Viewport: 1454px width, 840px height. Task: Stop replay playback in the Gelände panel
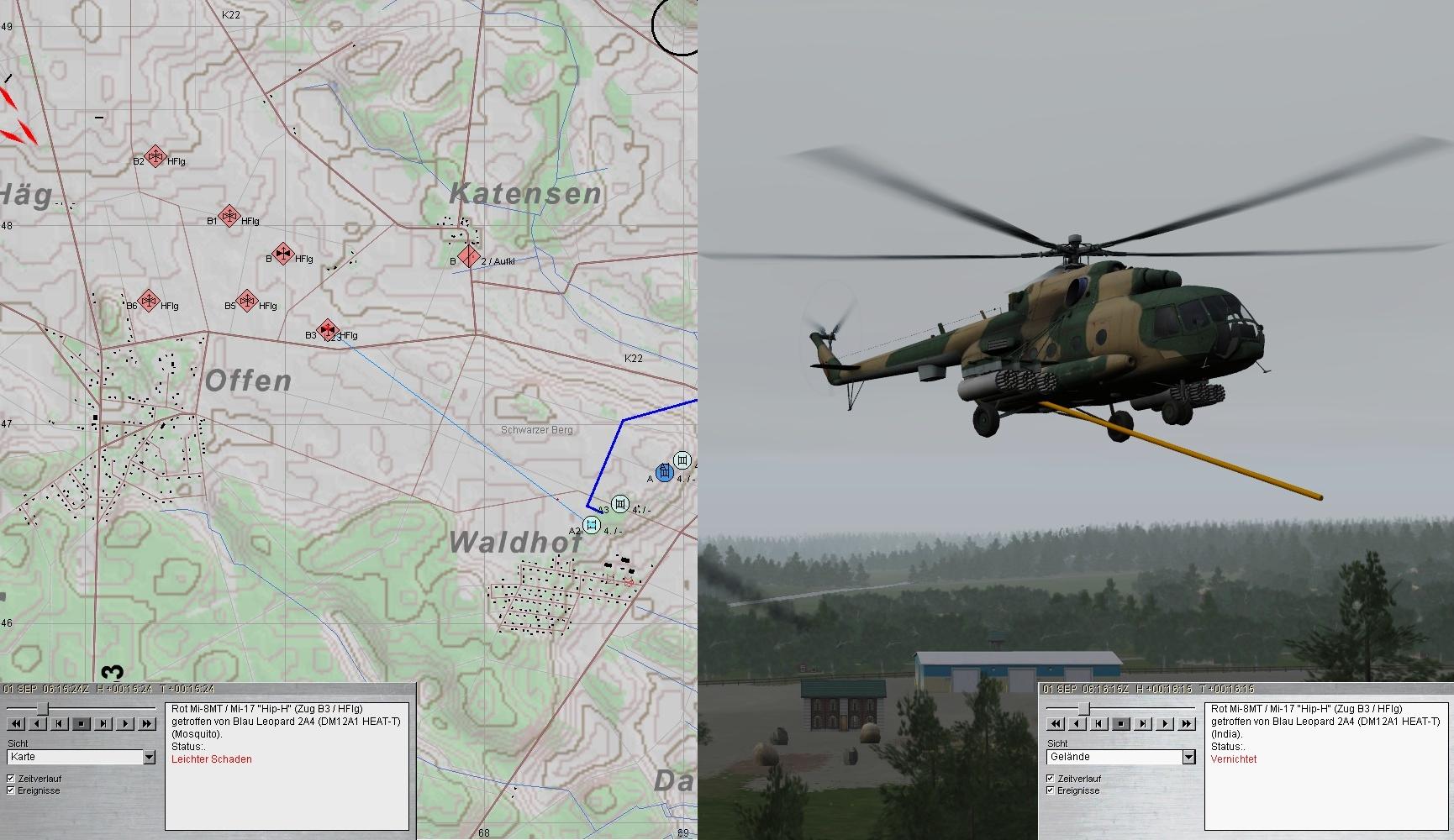(x=1121, y=723)
